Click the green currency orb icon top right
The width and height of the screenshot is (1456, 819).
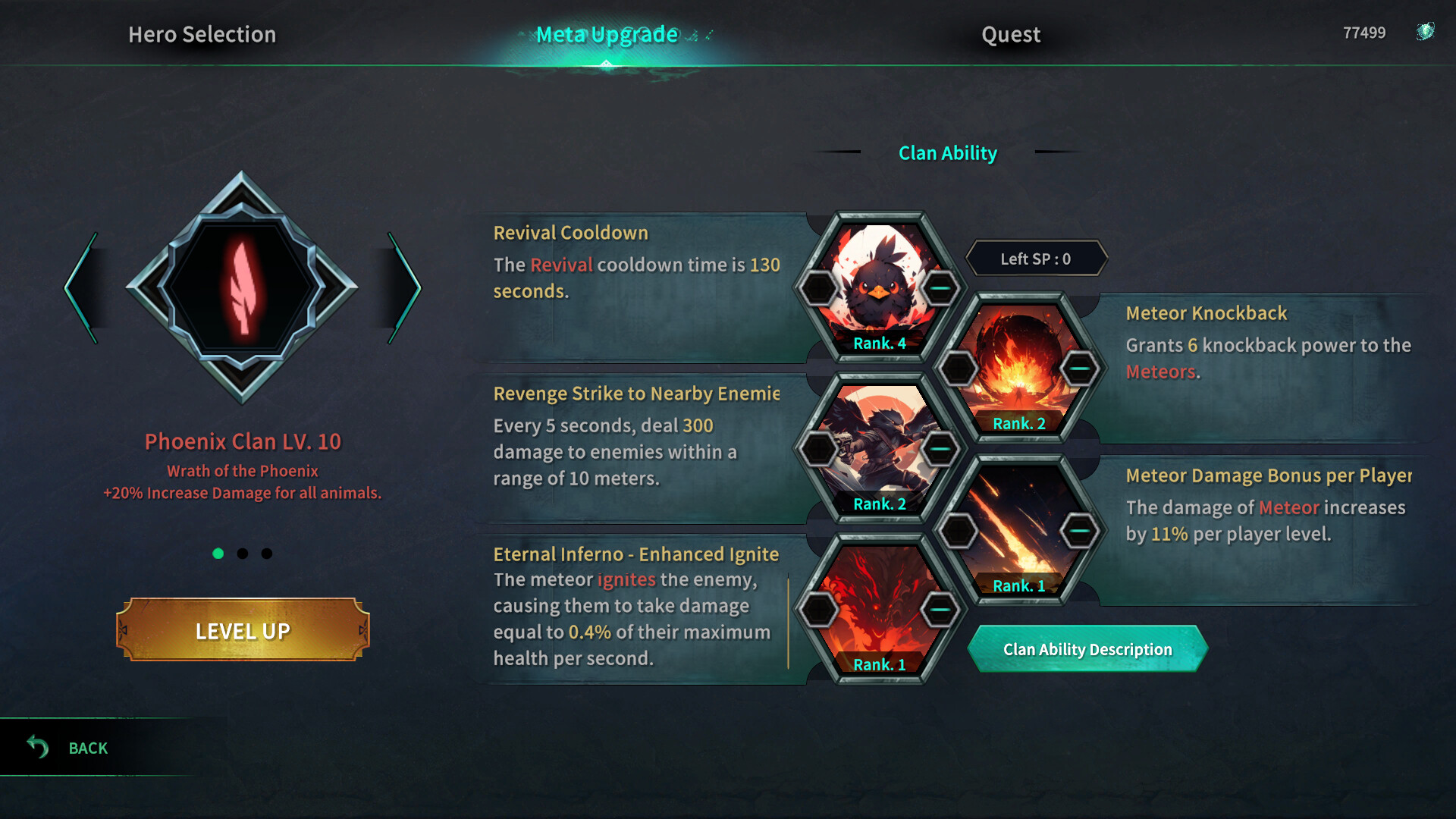pos(1426,33)
